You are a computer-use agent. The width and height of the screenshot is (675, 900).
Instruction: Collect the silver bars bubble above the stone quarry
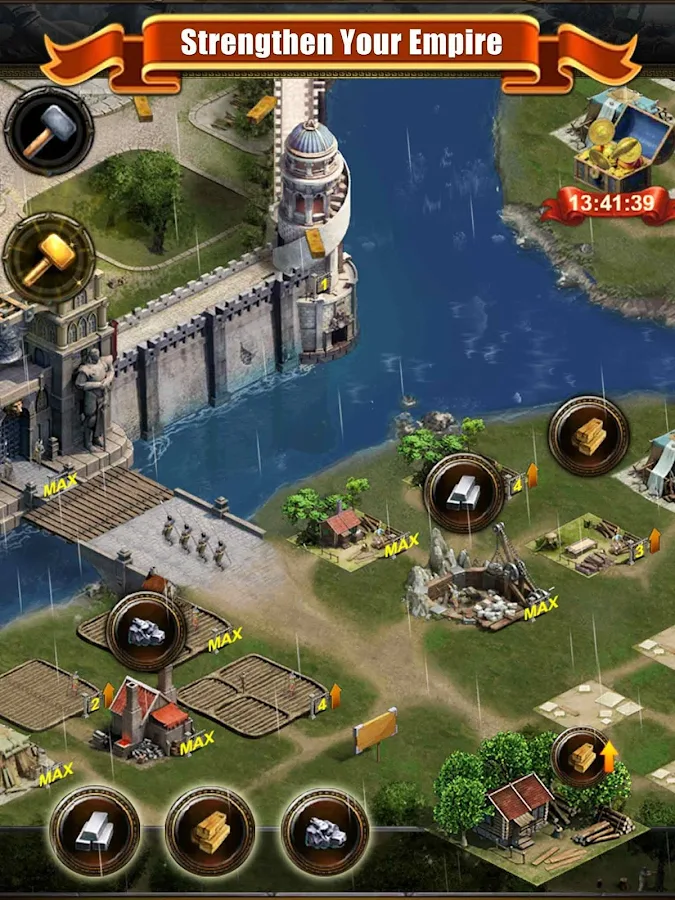(x=463, y=492)
